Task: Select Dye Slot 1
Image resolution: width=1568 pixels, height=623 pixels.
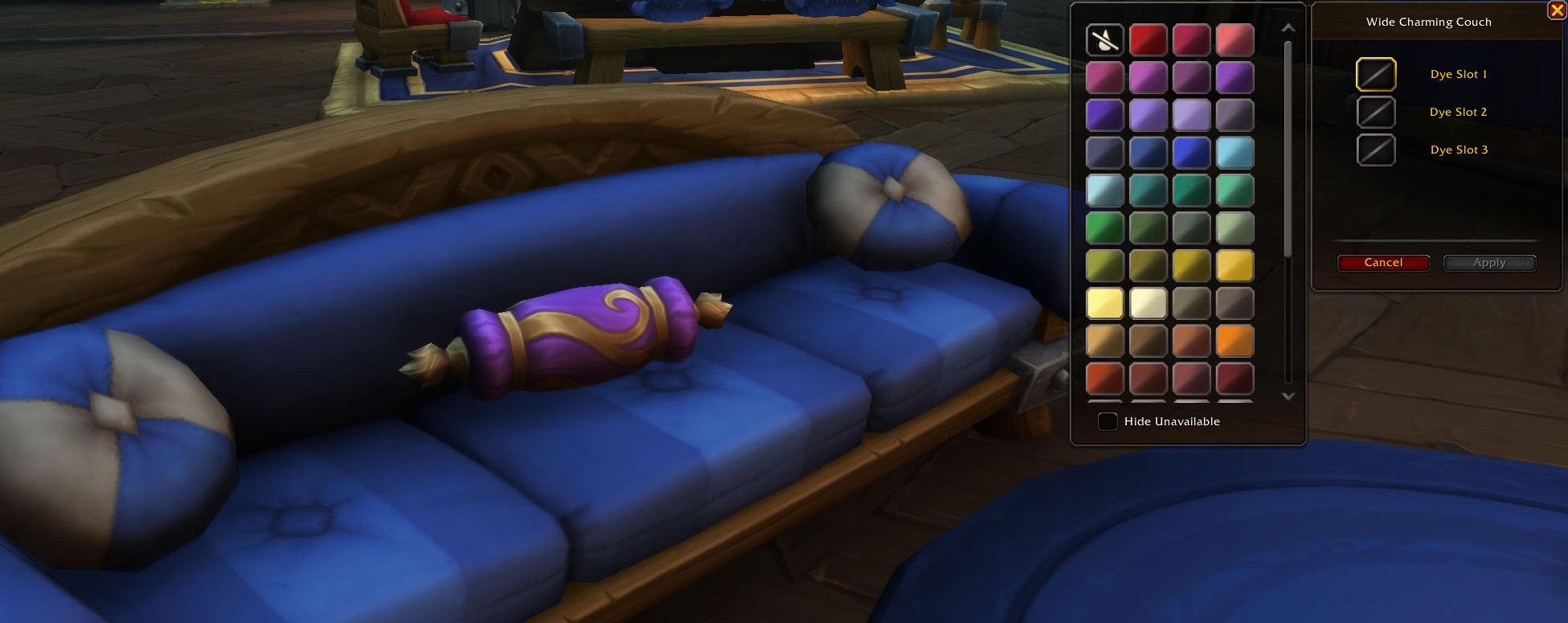Action: 1376,75
